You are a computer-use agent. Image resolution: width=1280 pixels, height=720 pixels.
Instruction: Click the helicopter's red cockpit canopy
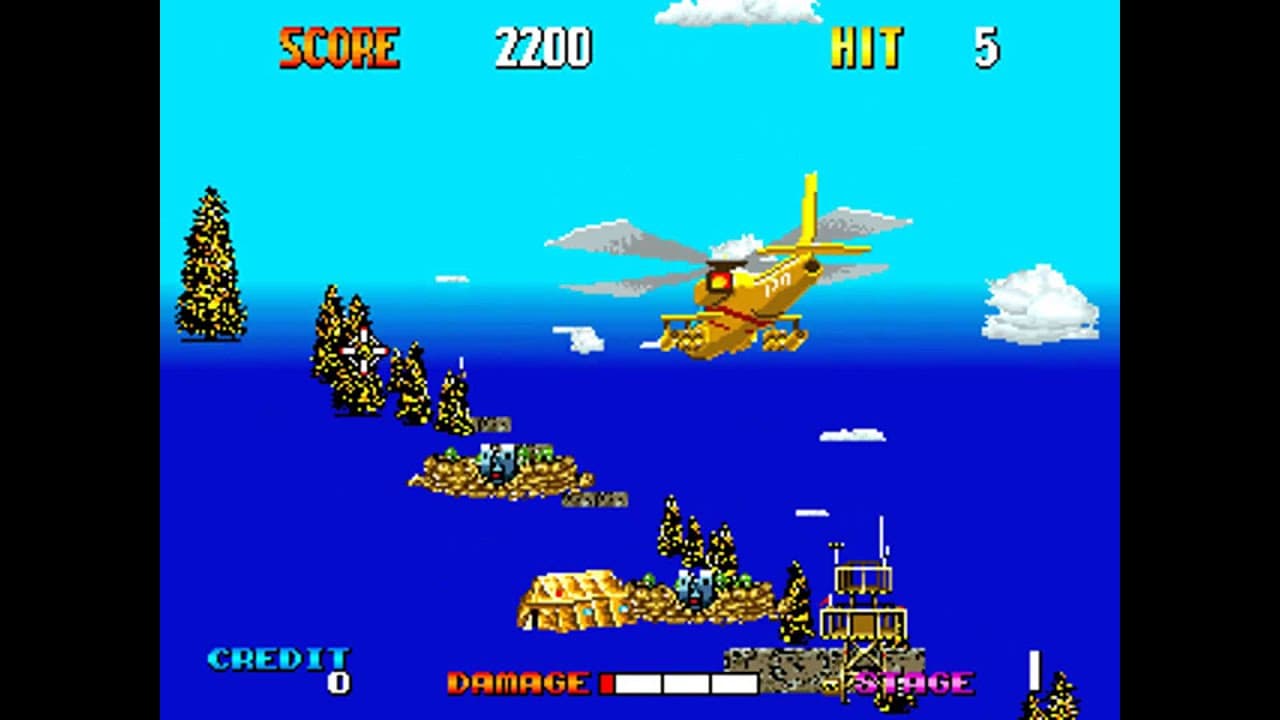point(720,281)
